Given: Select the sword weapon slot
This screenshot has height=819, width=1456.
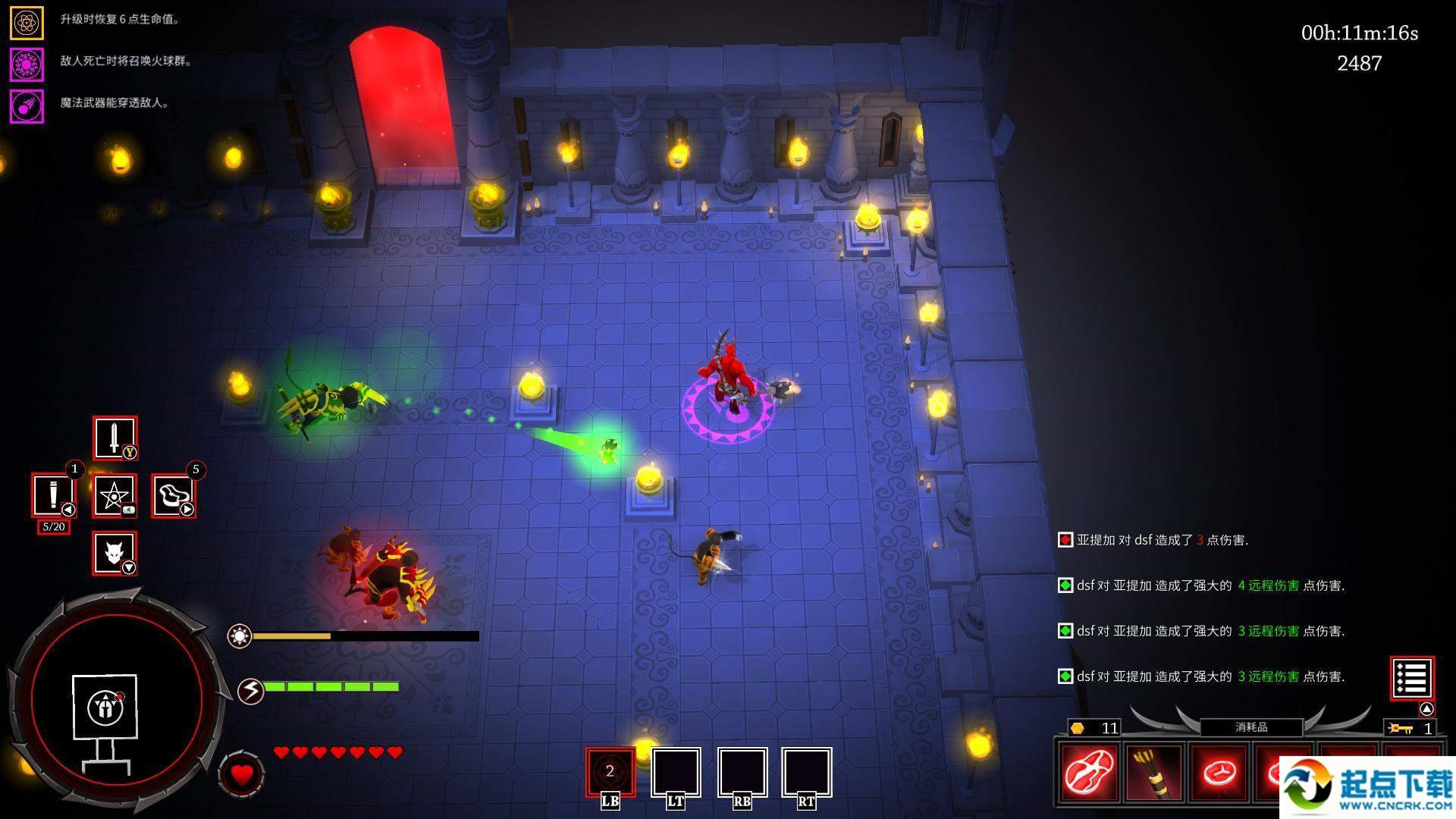Looking at the screenshot, I should 115,438.
